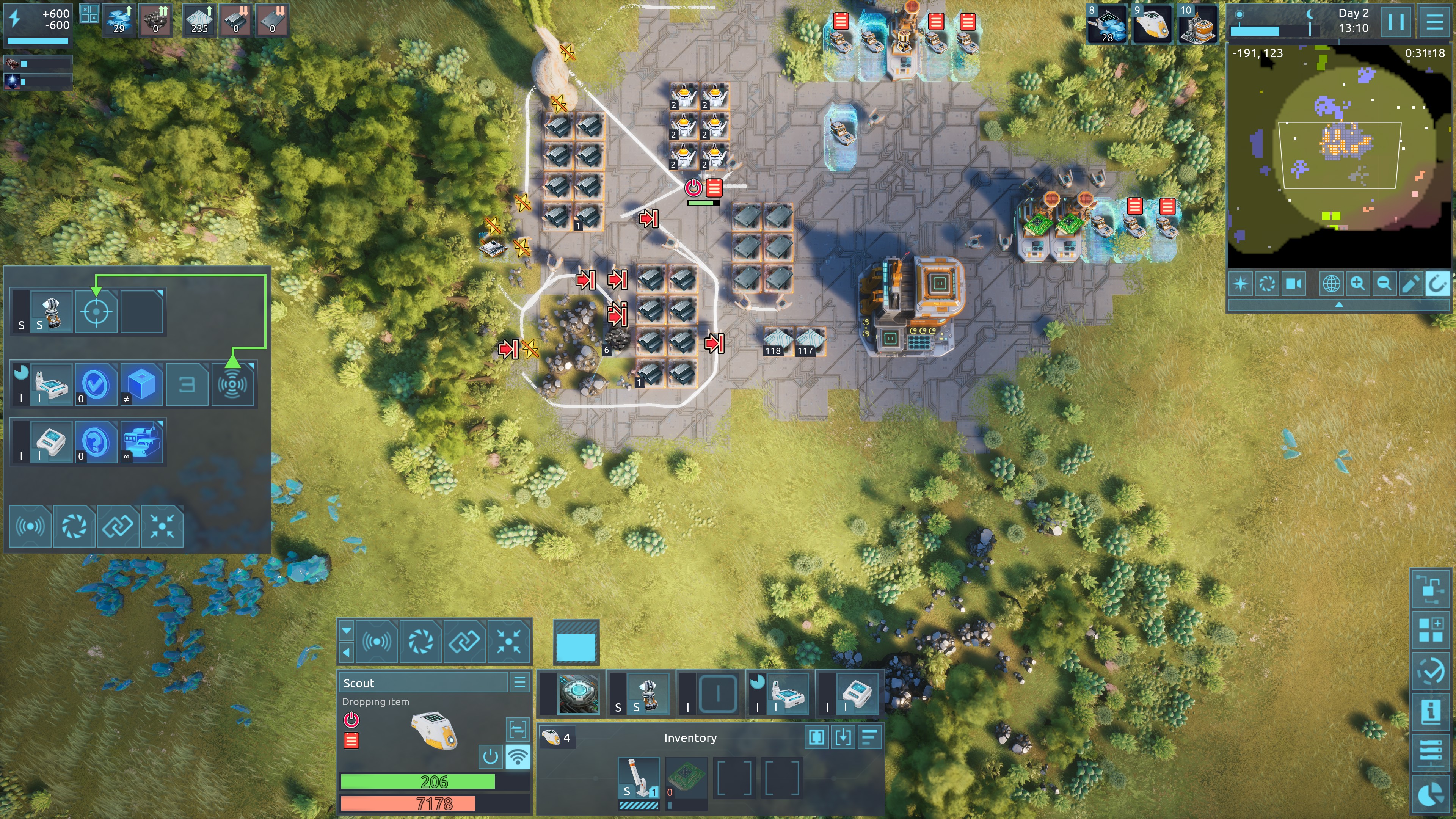Zoom in the minimap
1456x819 pixels.
1357,283
